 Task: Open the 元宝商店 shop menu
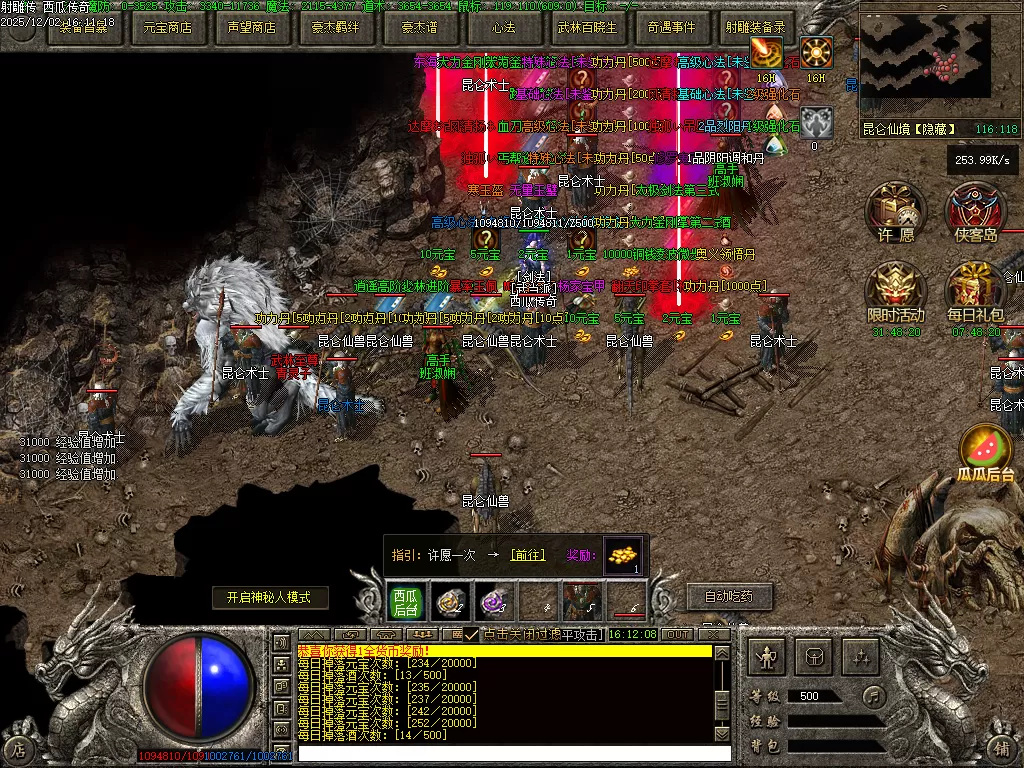point(167,28)
